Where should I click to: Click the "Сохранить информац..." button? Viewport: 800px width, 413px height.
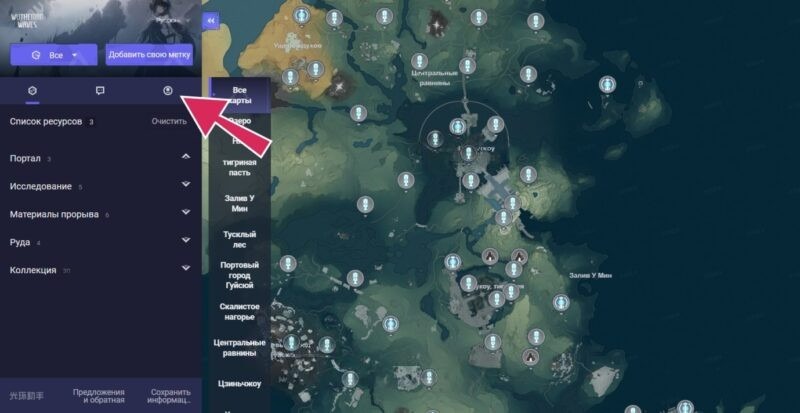tap(170, 396)
